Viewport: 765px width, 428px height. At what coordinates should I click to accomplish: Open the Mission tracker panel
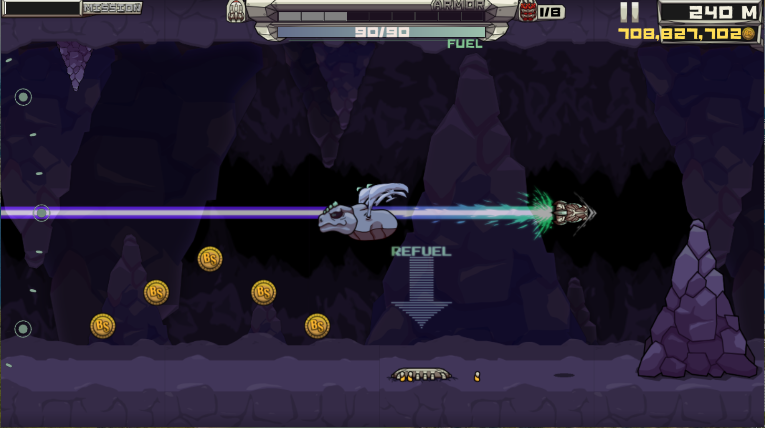coord(110,8)
